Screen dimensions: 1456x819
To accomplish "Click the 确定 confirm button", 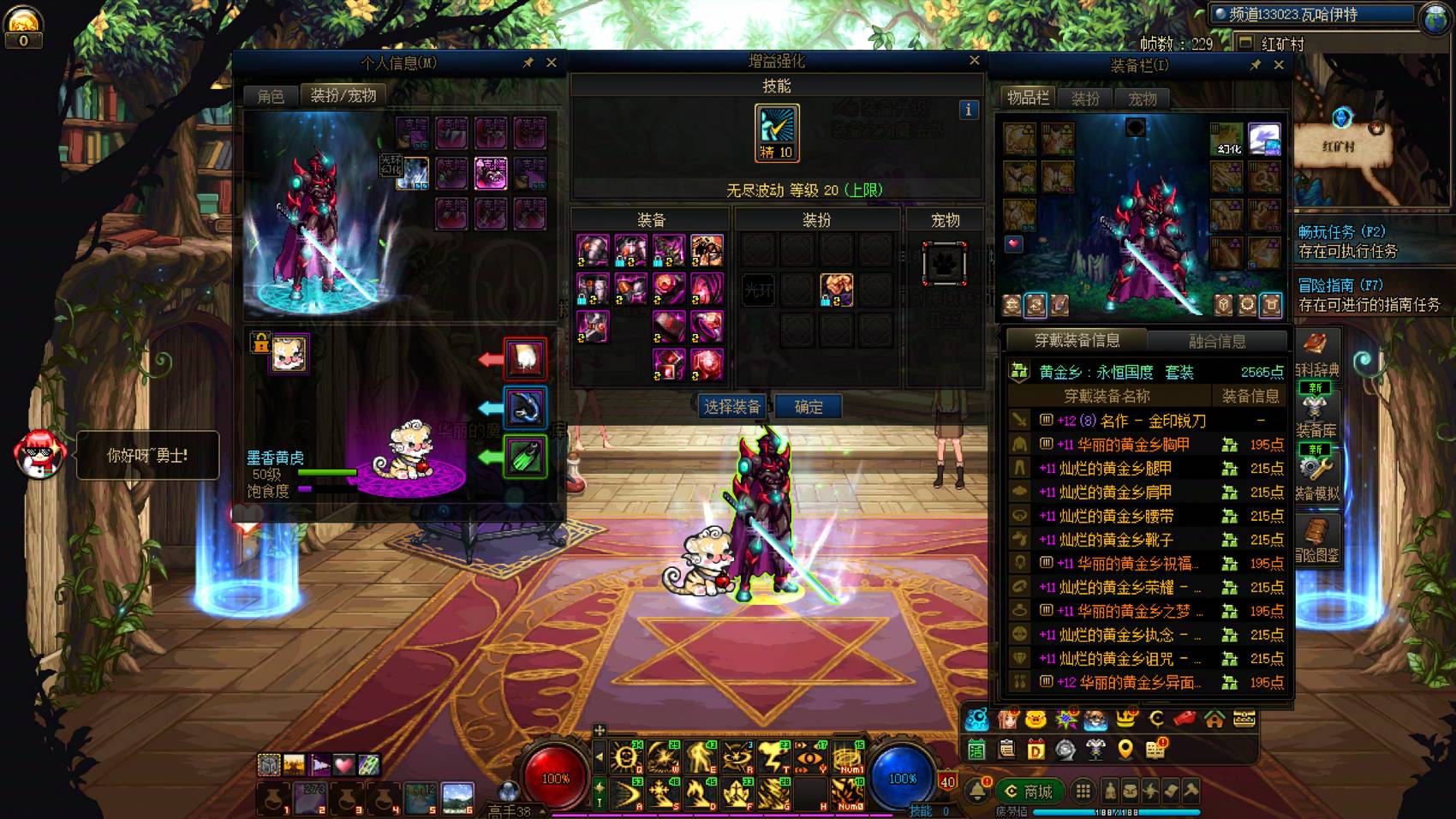I will pyautogui.click(x=808, y=407).
